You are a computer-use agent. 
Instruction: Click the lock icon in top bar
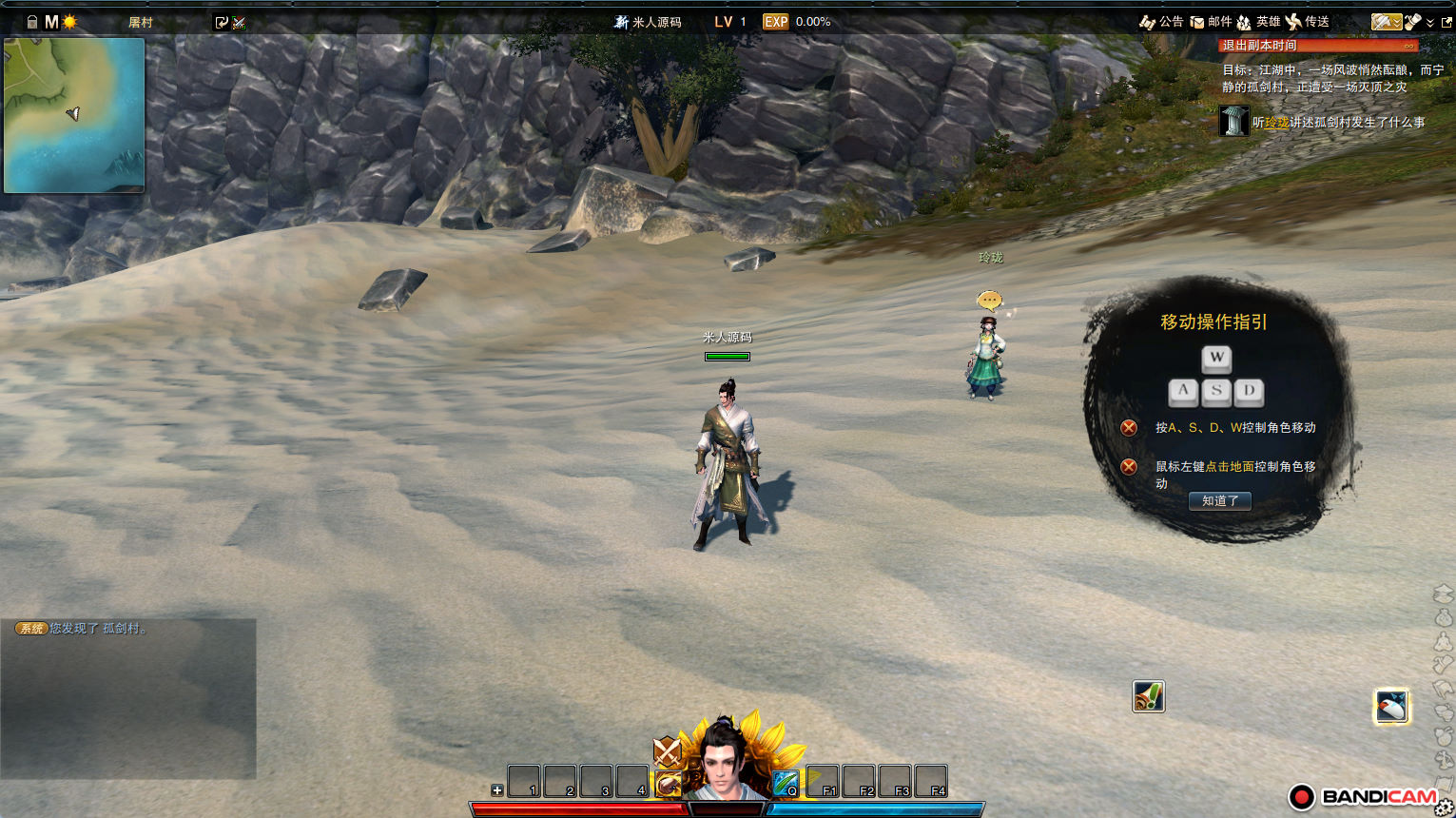pyautogui.click(x=32, y=22)
